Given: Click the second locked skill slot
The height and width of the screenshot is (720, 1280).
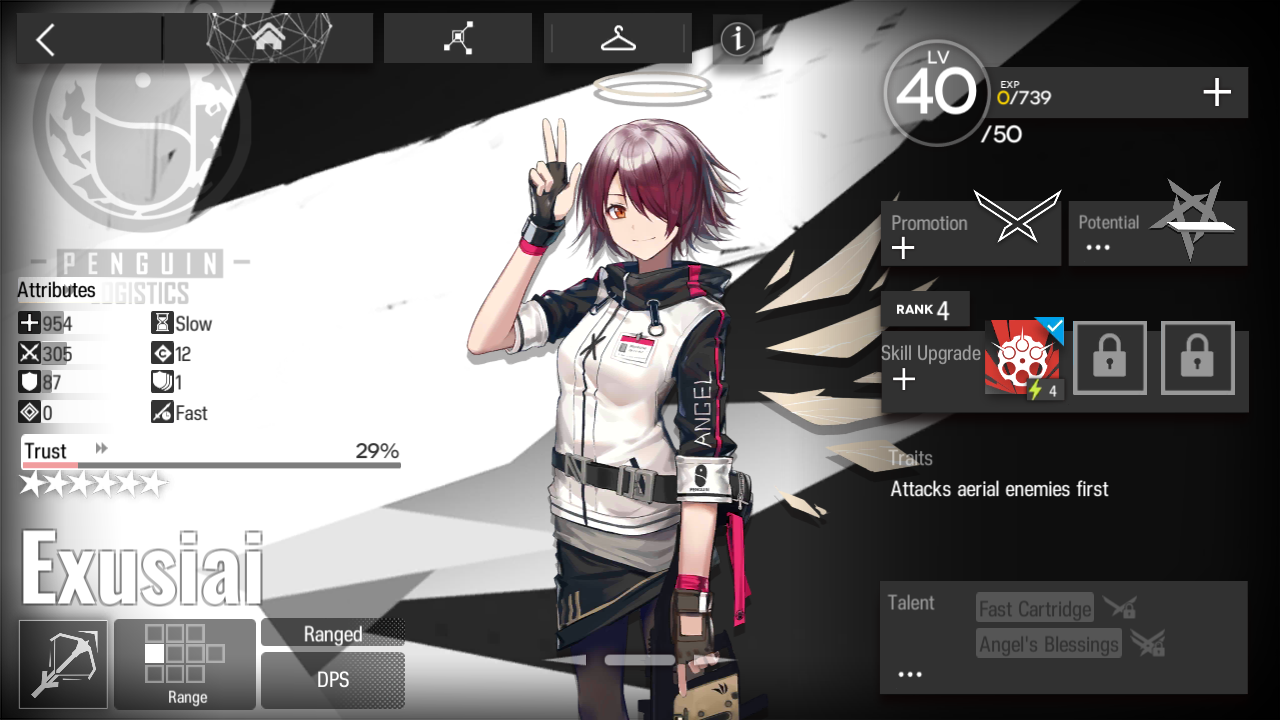Looking at the screenshot, I should [1198, 358].
